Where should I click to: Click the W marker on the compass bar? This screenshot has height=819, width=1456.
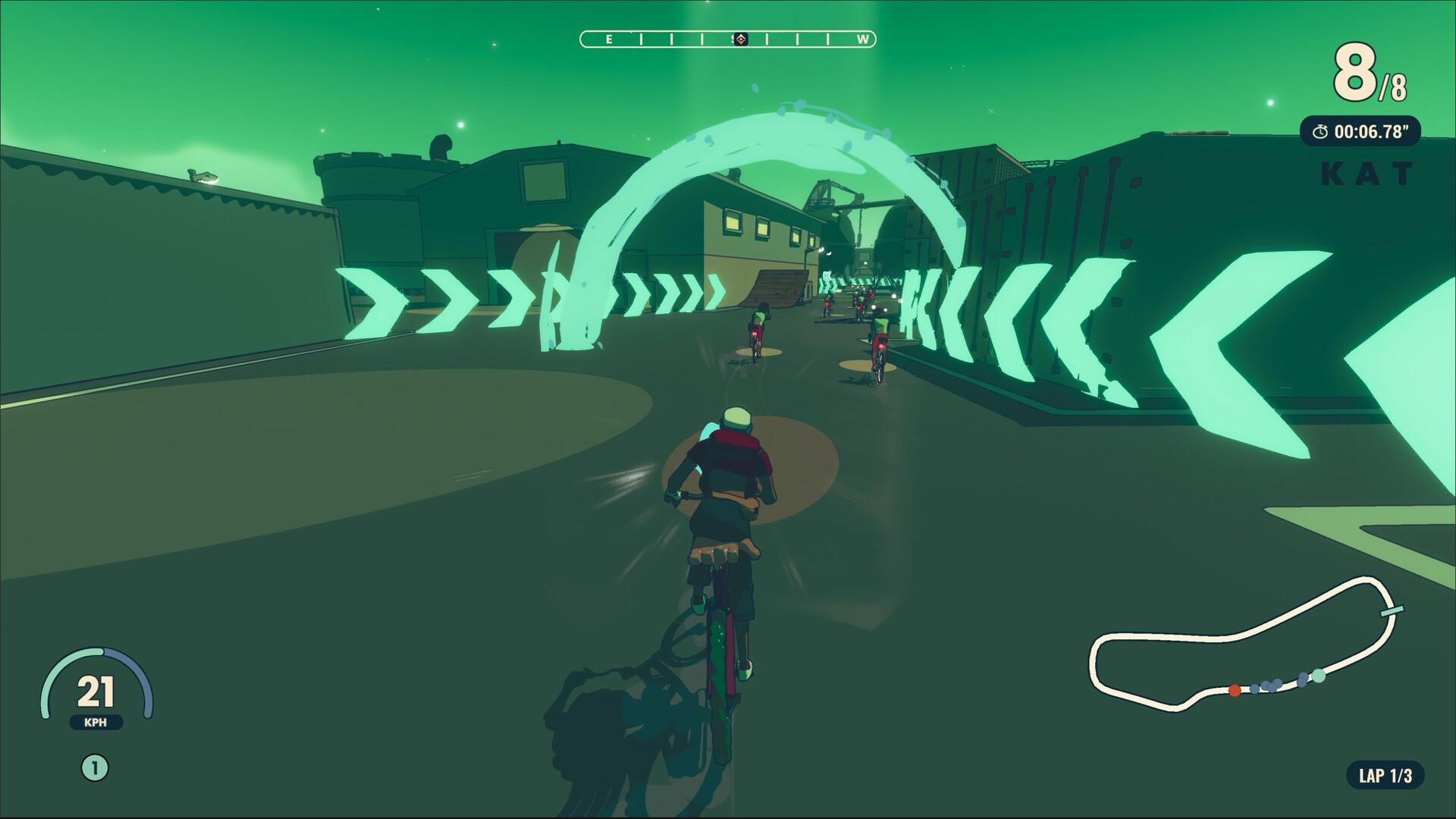pyautogui.click(x=863, y=39)
